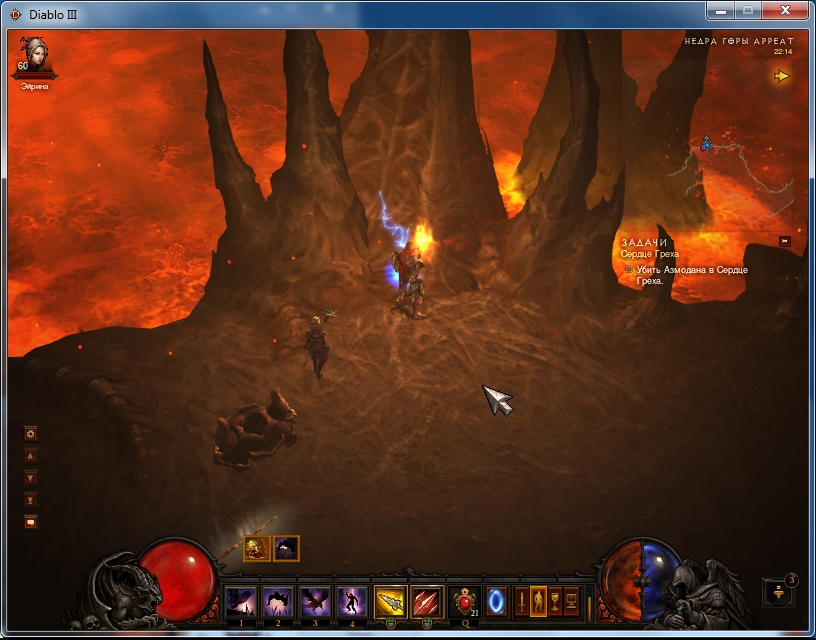Select the red slashes secondary attack skill
Screen dimensions: 816x640
tap(427, 602)
